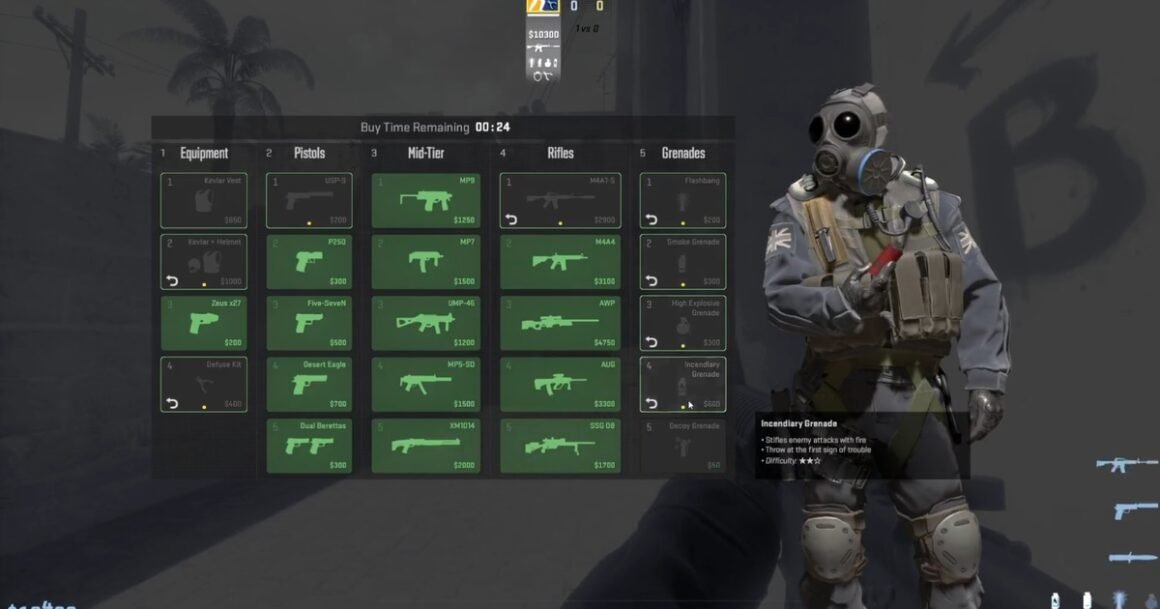Image resolution: width=1160 pixels, height=609 pixels.
Task: Select the Defuse Kit slot
Action: pos(203,384)
